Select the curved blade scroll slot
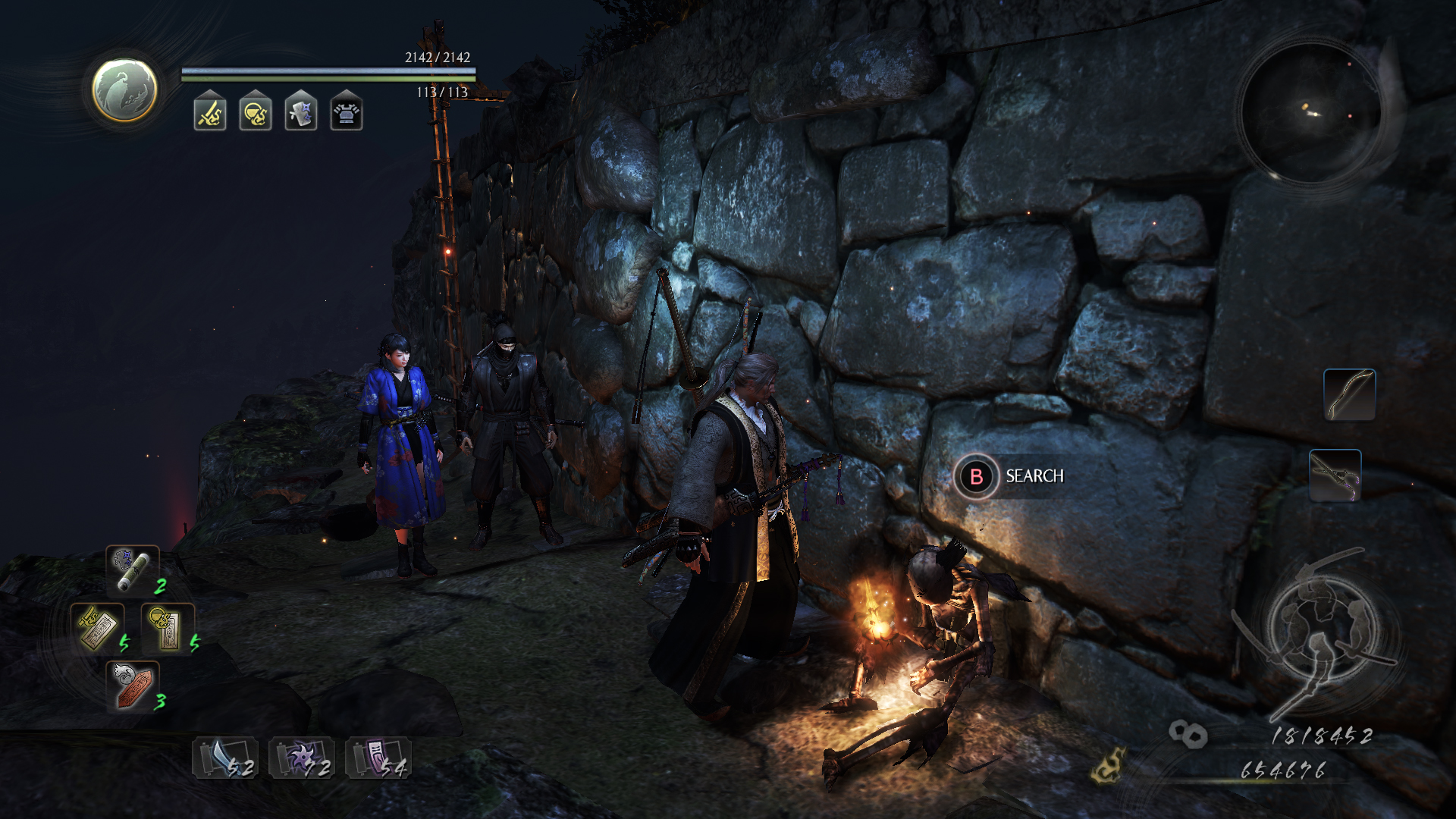 [225, 758]
